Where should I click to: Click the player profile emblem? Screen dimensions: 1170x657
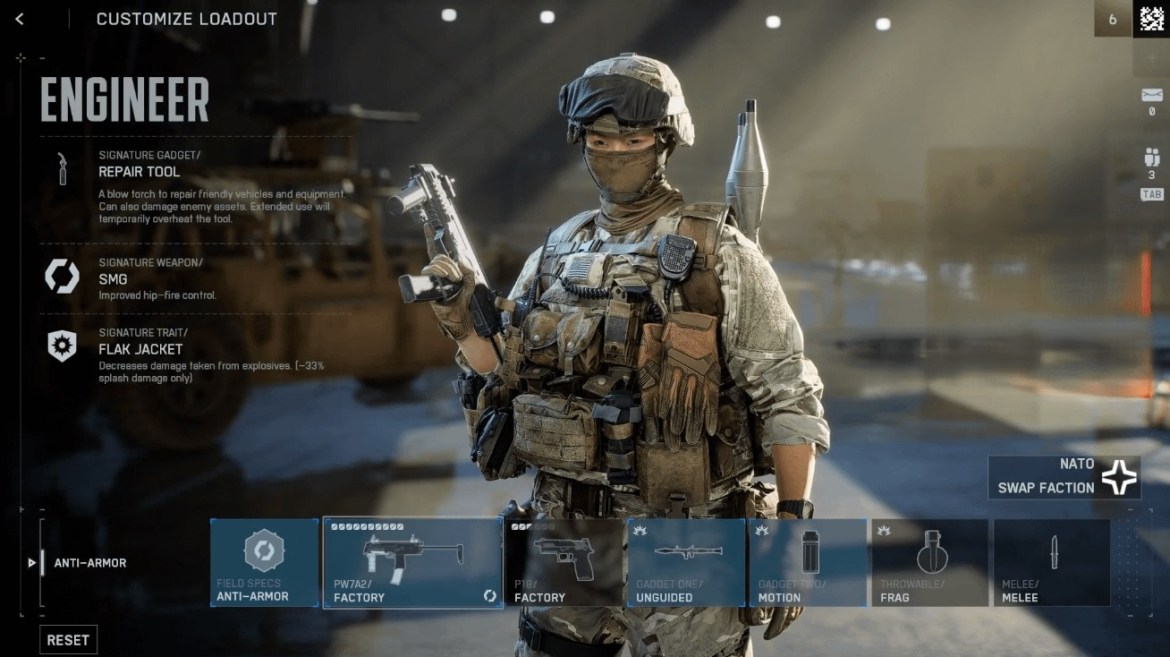1151,19
